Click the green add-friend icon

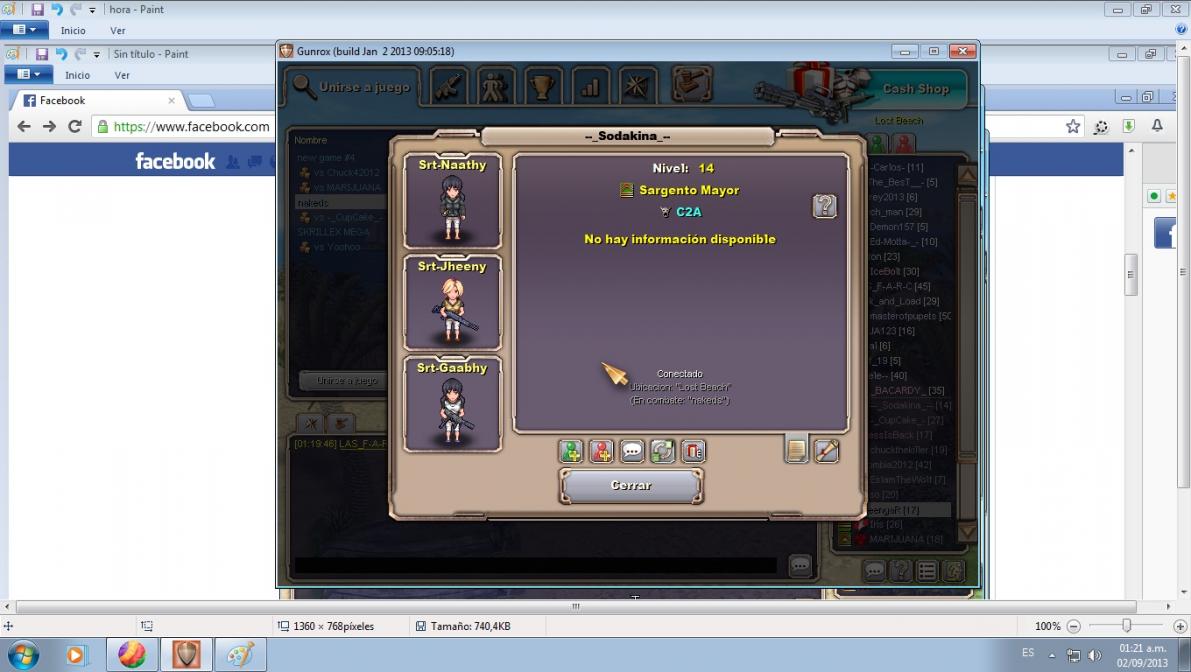coord(571,452)
